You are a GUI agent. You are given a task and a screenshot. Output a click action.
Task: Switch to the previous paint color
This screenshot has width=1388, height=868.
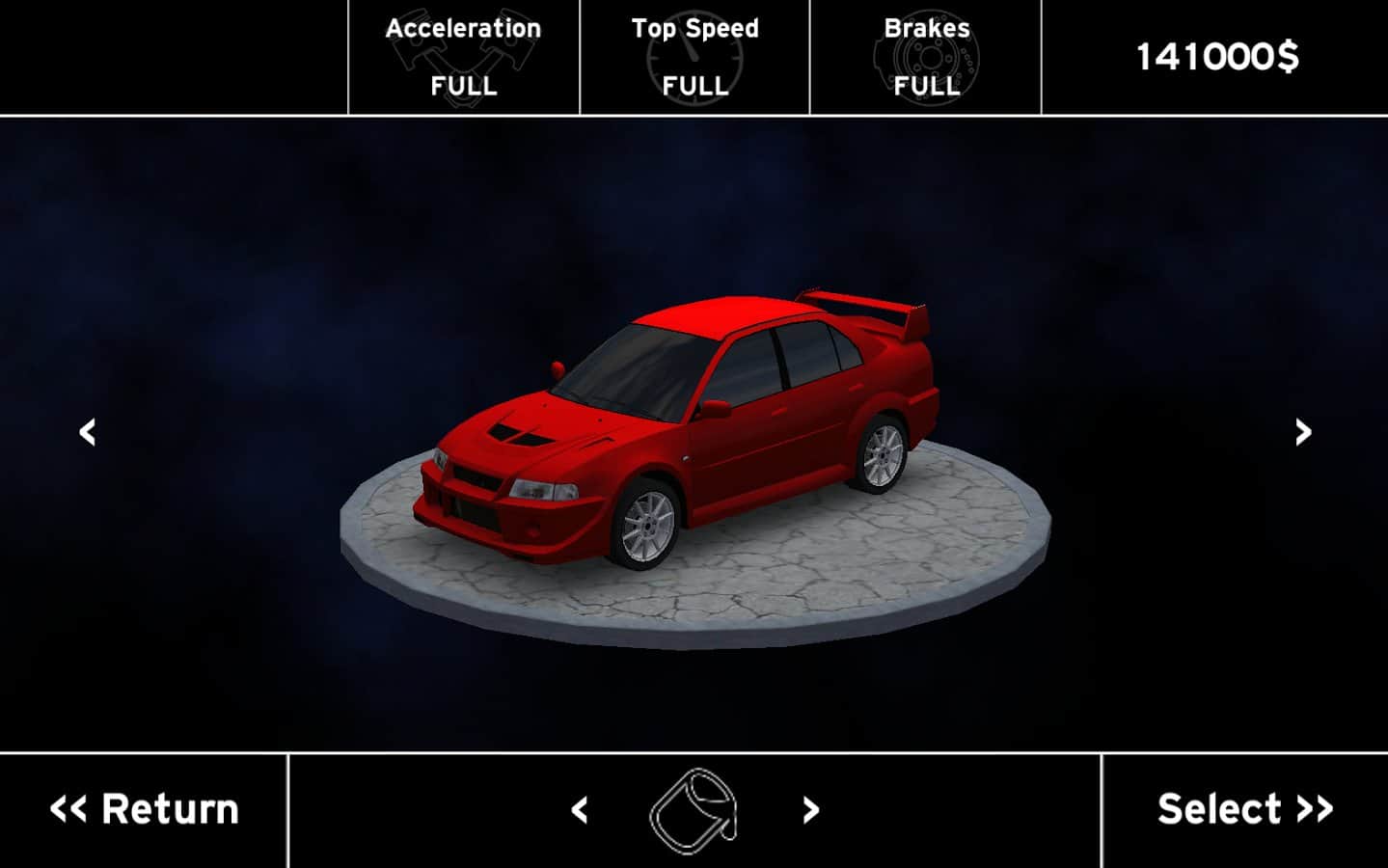[580, 810]
